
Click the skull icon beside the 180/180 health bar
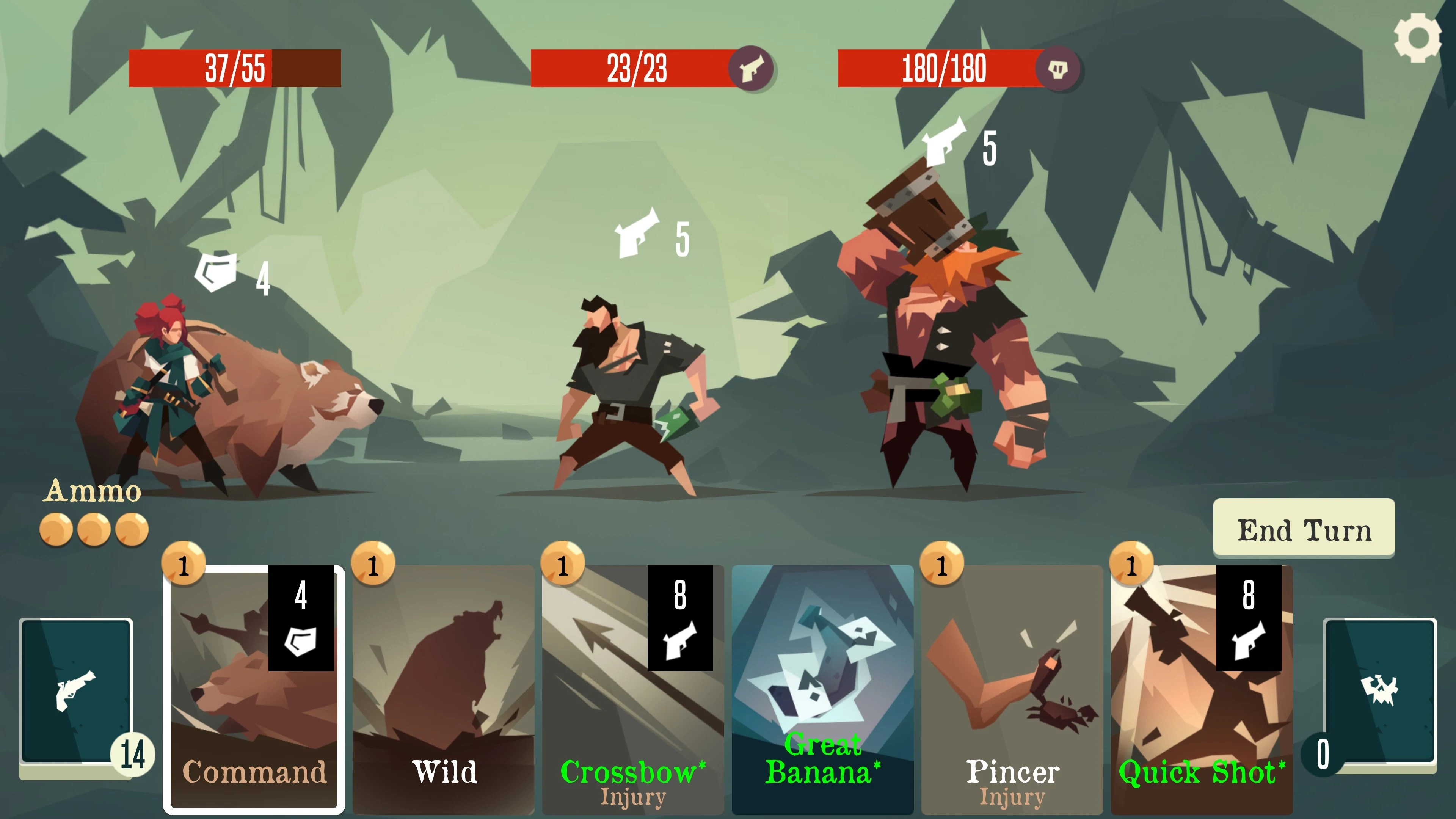(1062, 69)
